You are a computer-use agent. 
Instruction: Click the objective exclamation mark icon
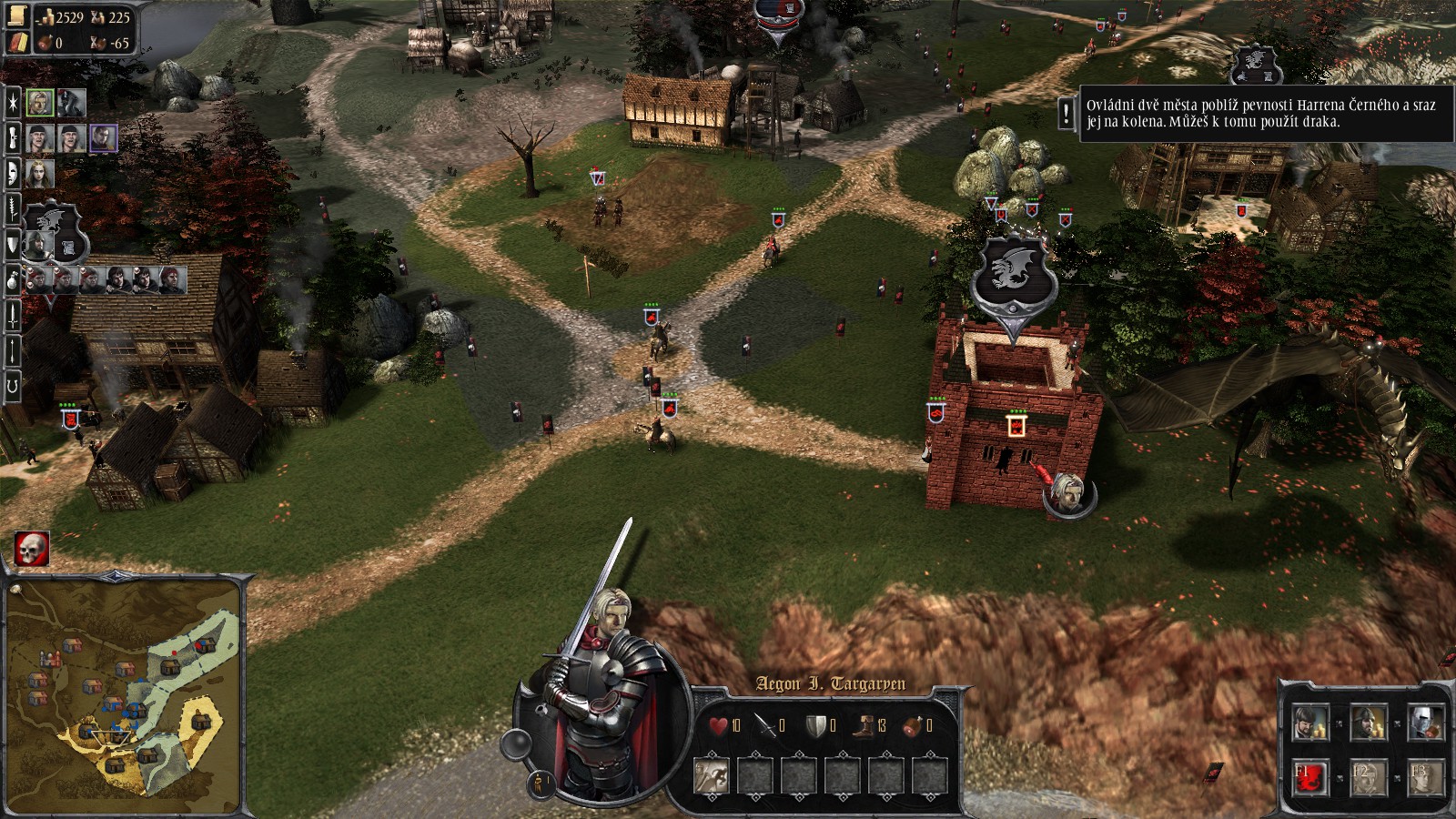tap(1067, 115)
